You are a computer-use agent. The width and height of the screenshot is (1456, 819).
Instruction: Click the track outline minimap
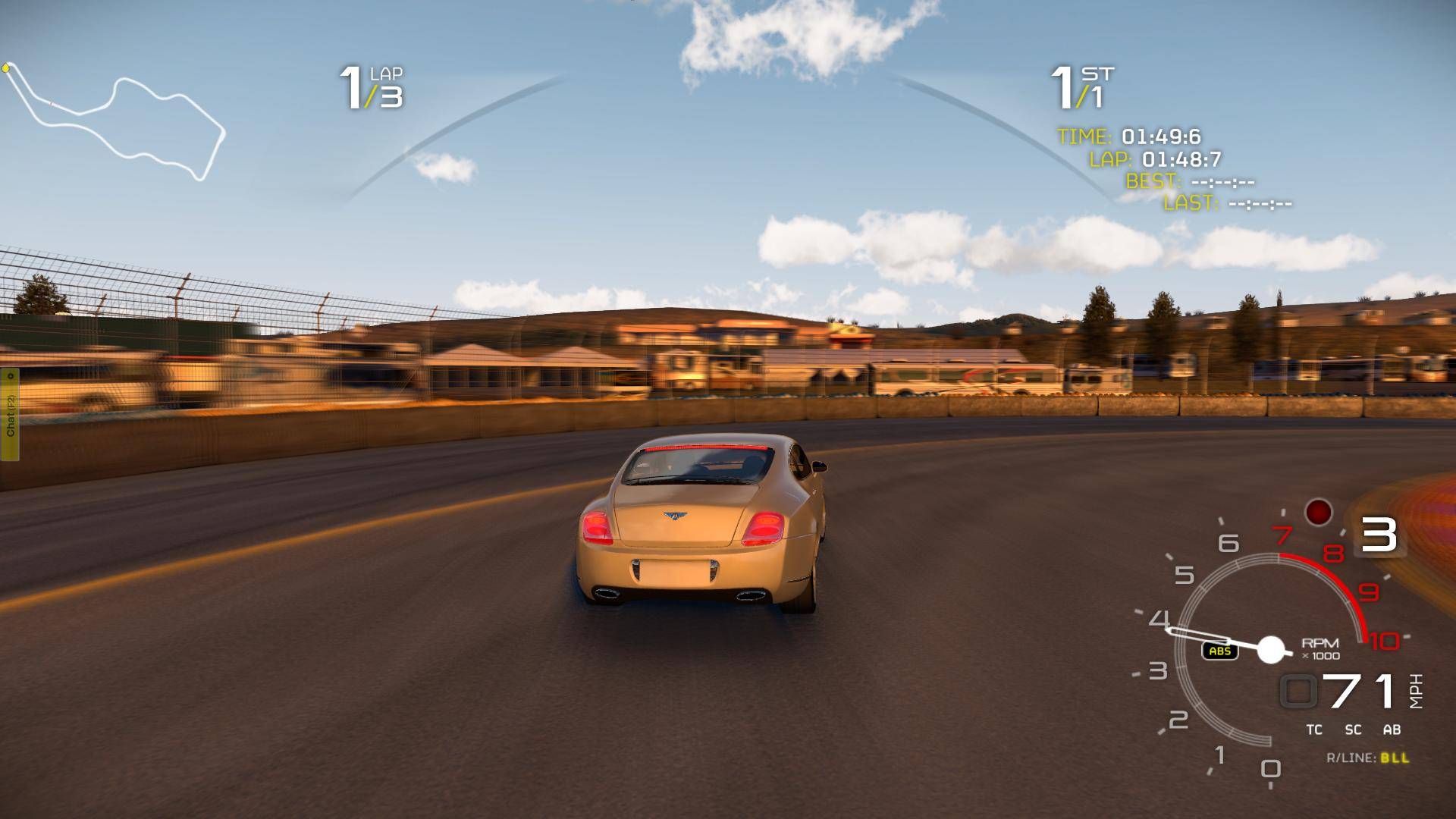click(115, 121)
